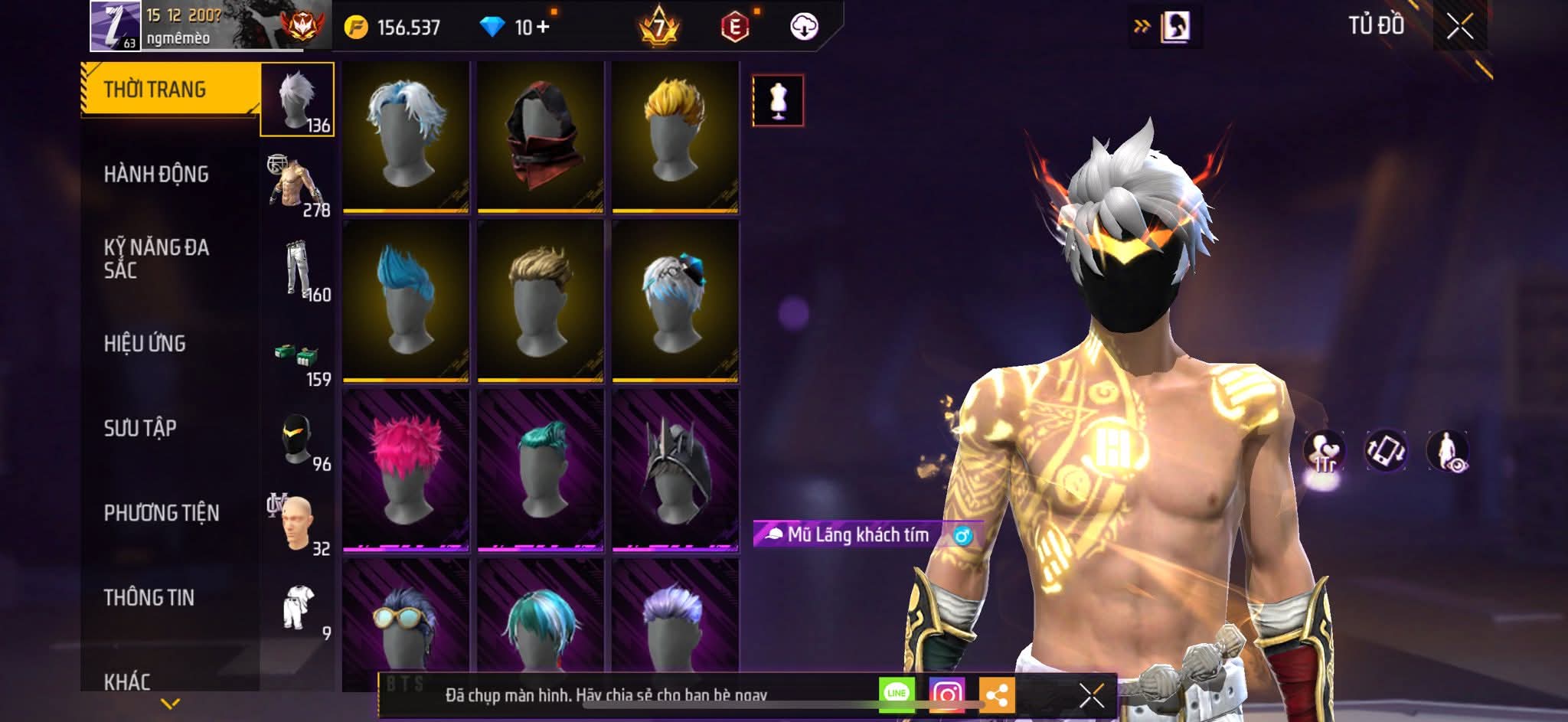Share screenshot to Instagram
Screen dimensions: 1568x722
pos(946,694)
